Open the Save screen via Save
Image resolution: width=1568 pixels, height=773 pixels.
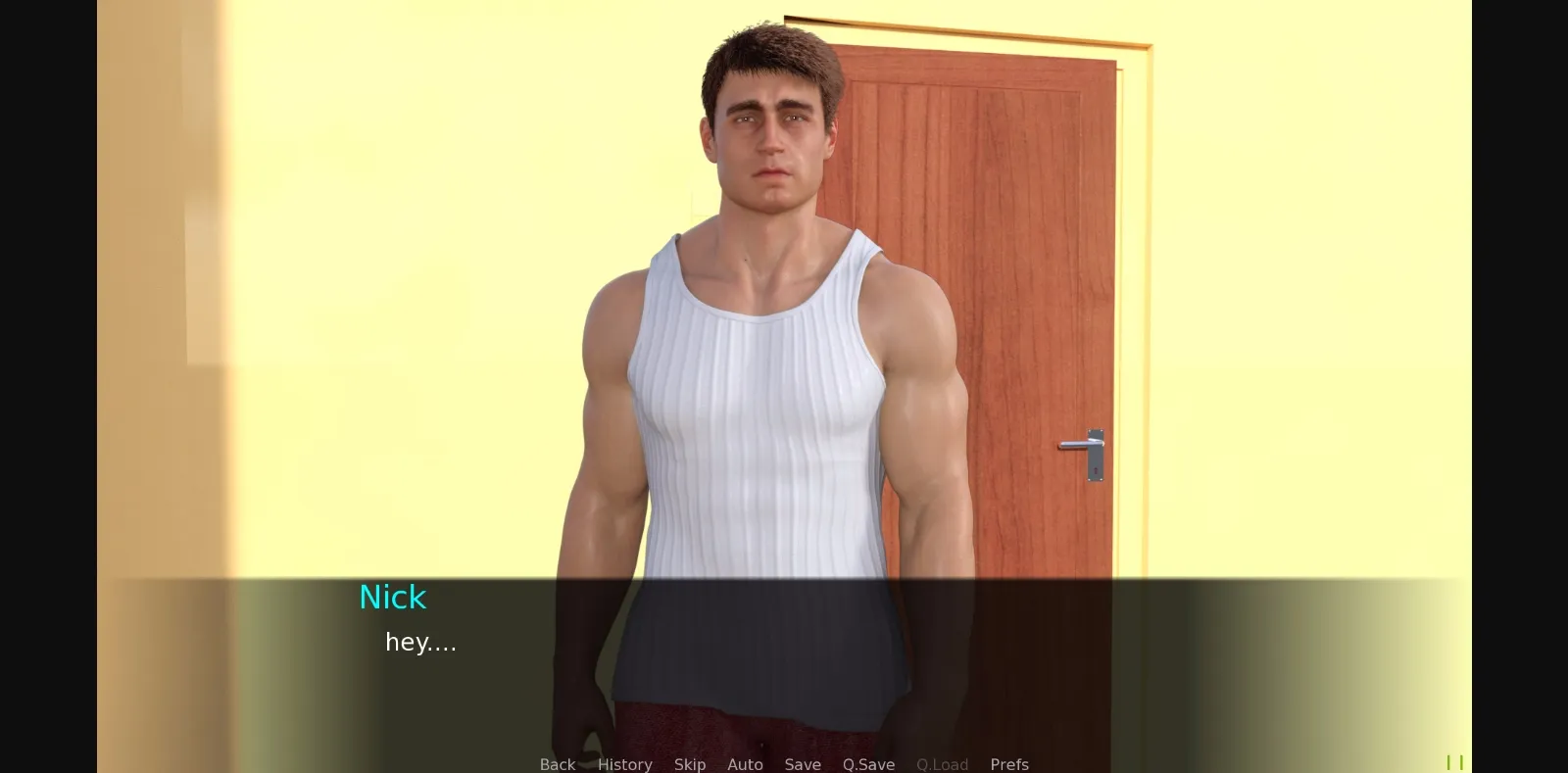tap(803, 764)
